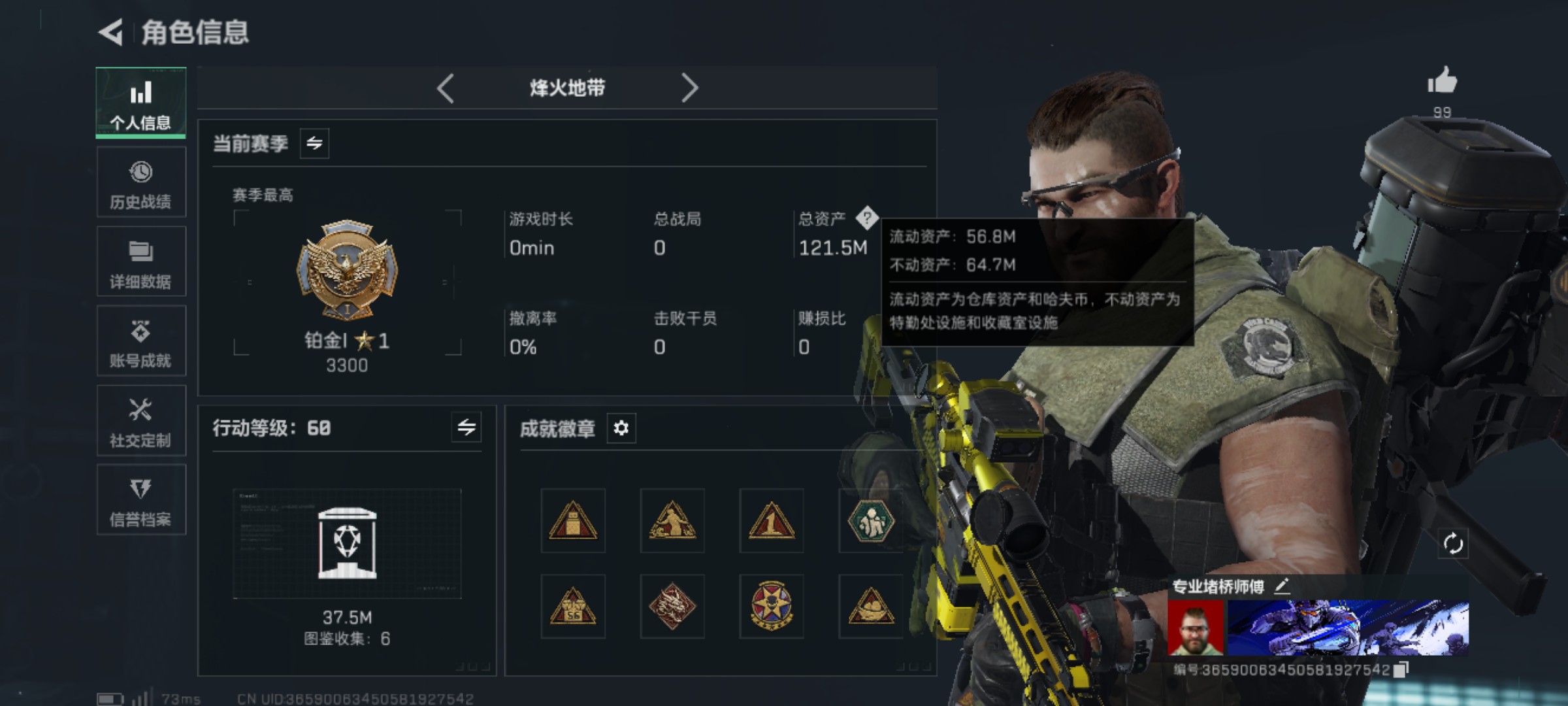1568x706 pixels.
Task: Switch the 行动等级 display with swap icon
Action: coord(466,428)
